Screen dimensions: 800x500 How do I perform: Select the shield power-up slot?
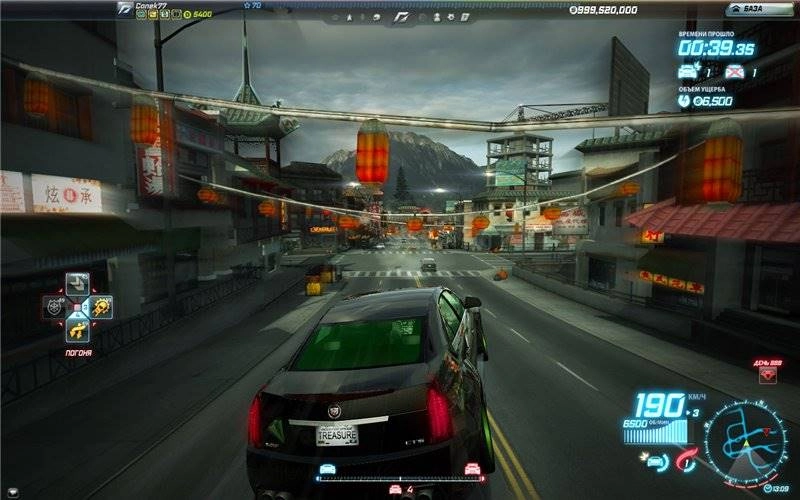[x=54, y=307]
